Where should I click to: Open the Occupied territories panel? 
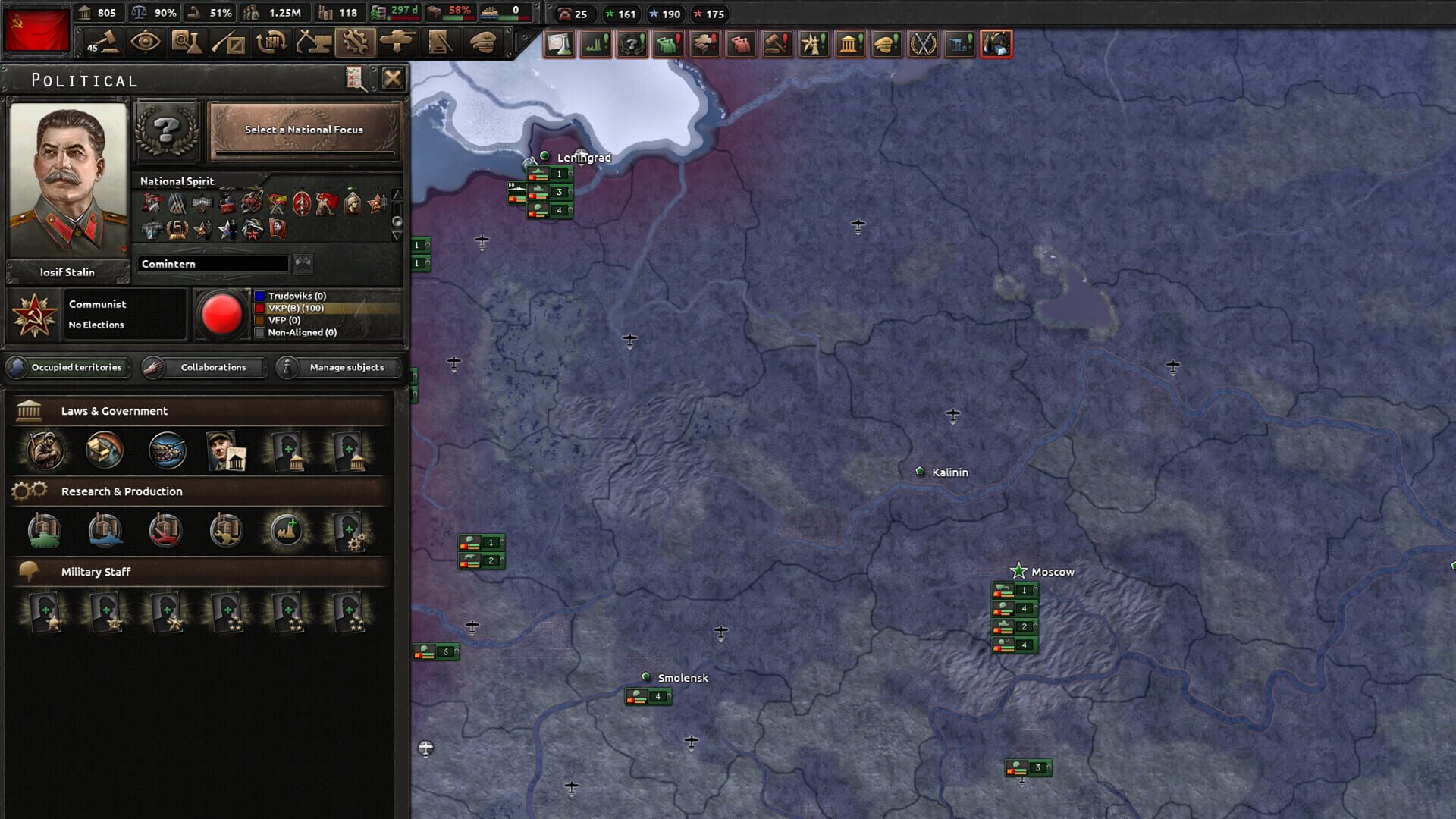click(68, 368)
